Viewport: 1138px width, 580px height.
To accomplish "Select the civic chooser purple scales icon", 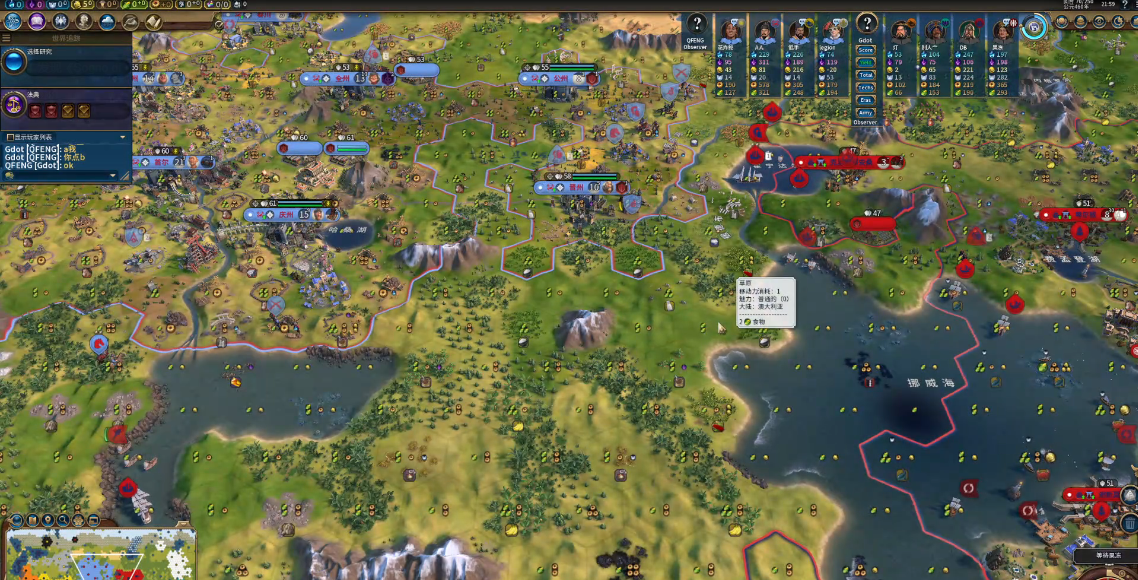I will pos(14,105).
